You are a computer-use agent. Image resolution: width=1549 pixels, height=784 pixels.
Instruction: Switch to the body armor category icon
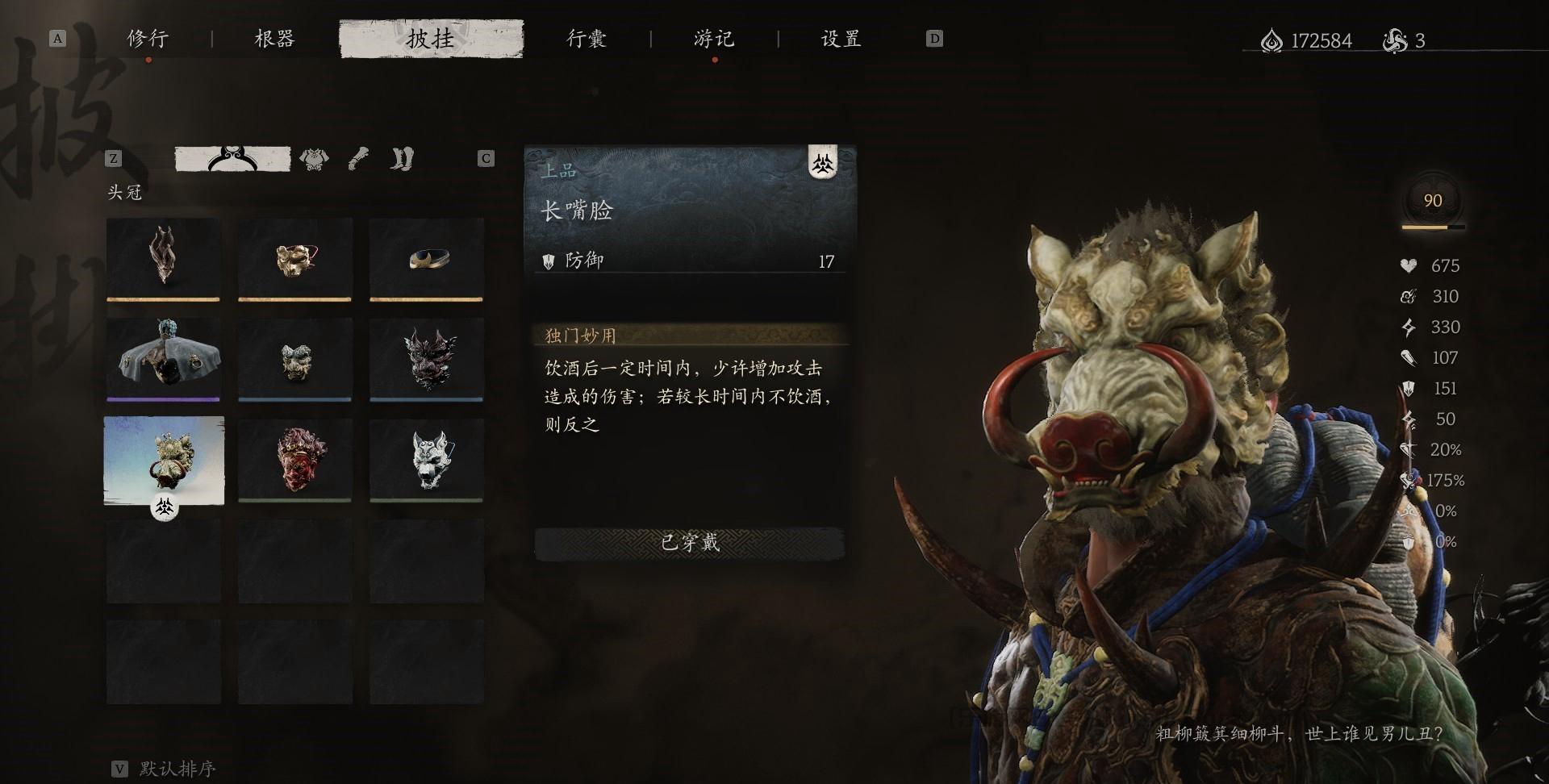coord(314,159)
